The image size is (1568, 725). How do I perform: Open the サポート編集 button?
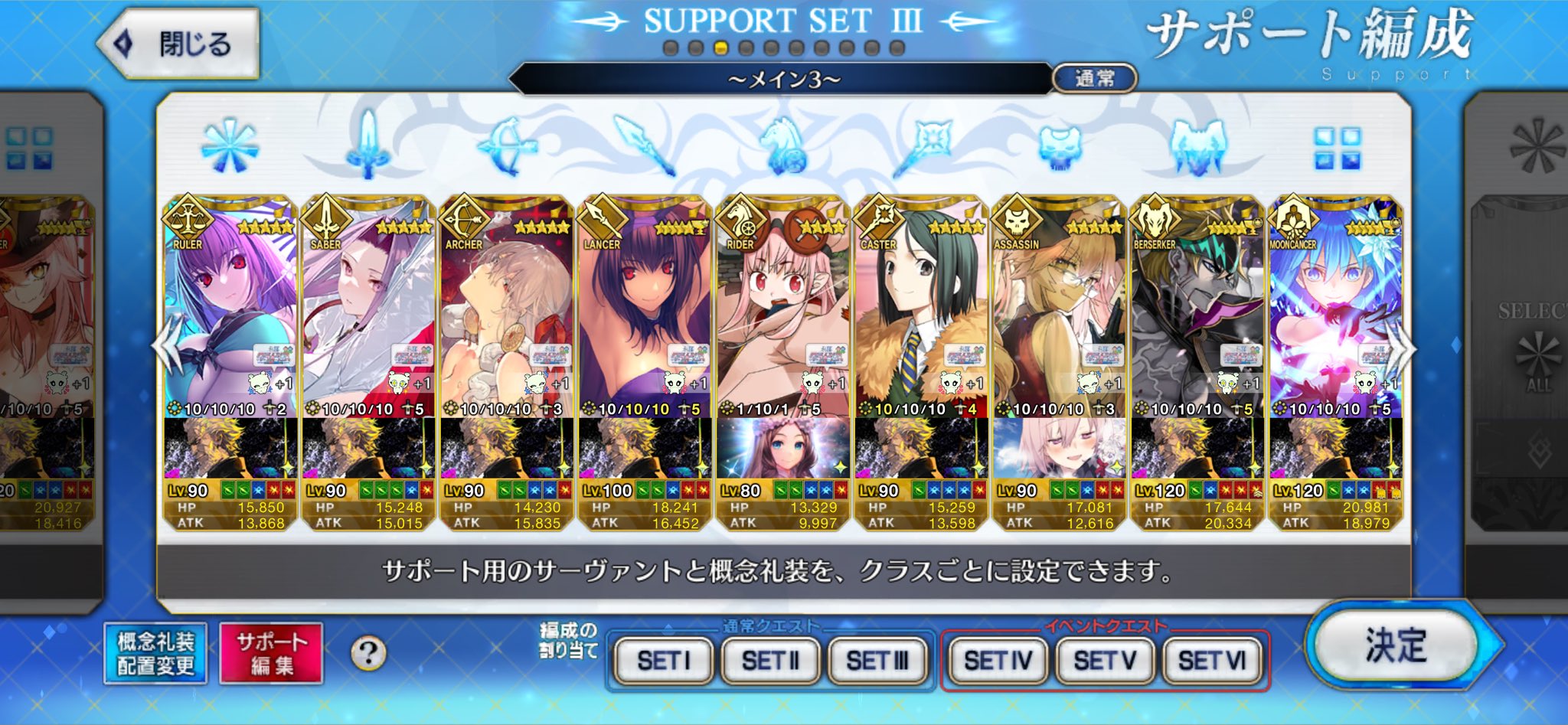point(271,653)
